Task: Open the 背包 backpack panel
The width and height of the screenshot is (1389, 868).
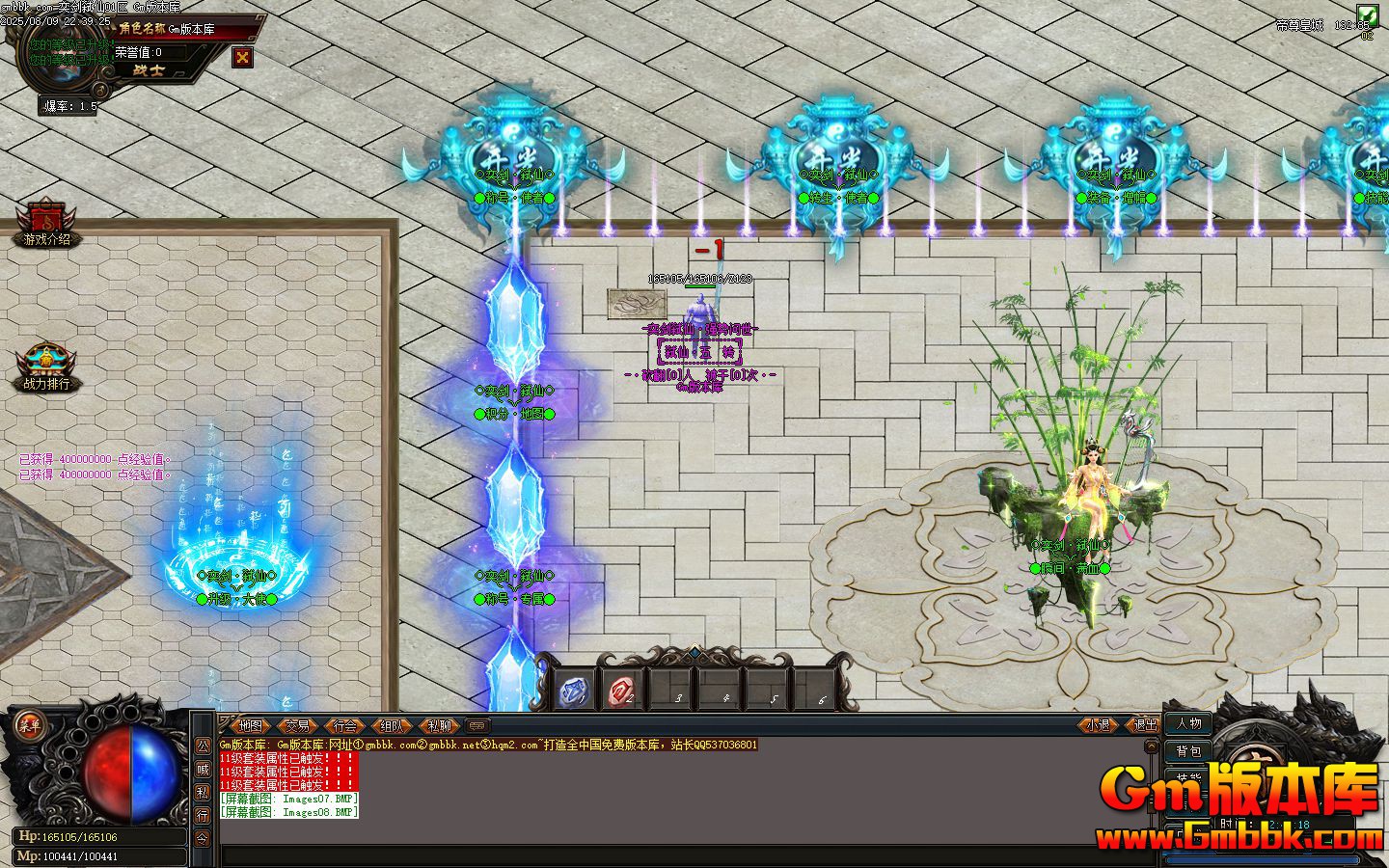Action: (x=1188, y=752)
